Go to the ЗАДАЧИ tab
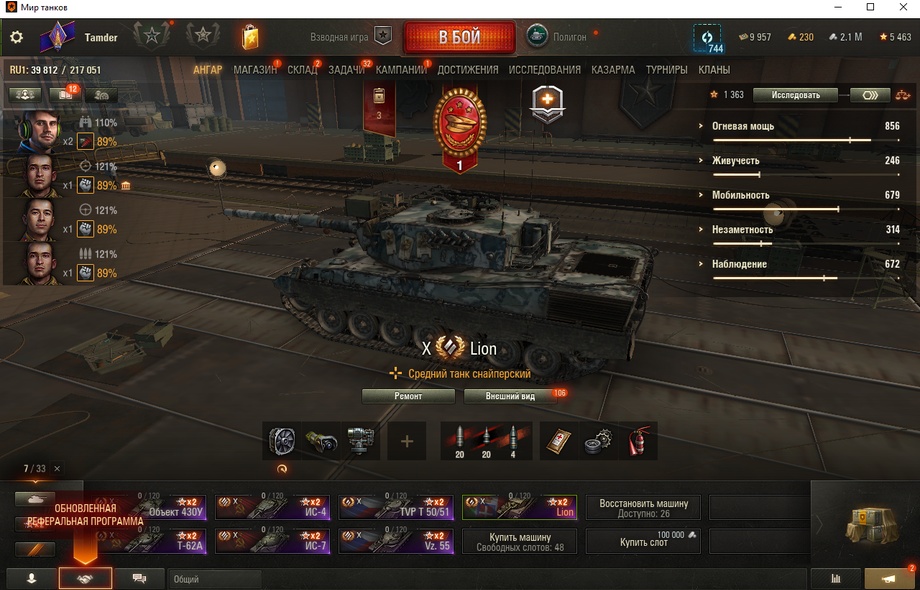The height and width of the screenshot is (590, 920). click(x=346, y=70)
